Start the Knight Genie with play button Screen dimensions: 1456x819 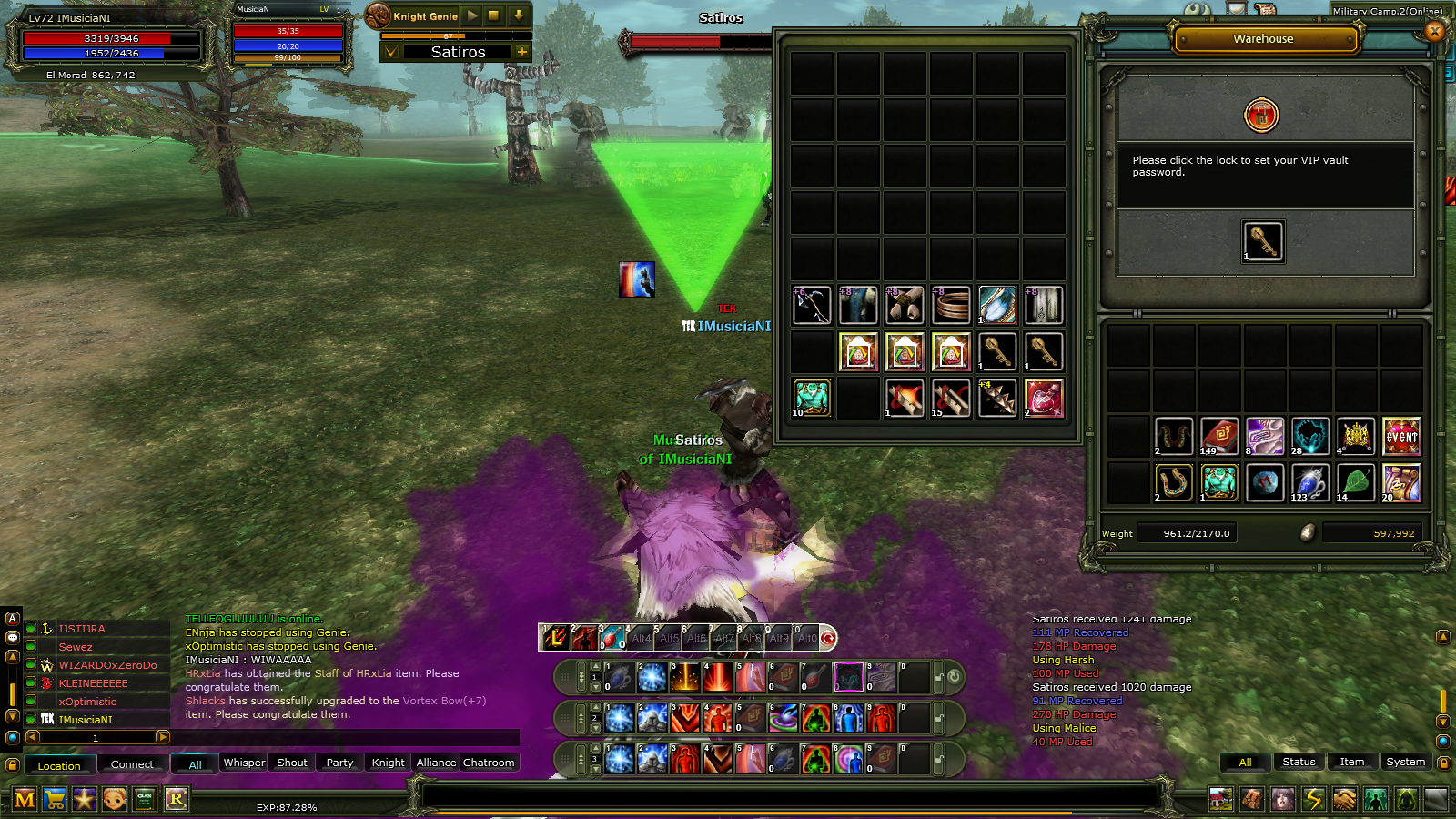471,16
